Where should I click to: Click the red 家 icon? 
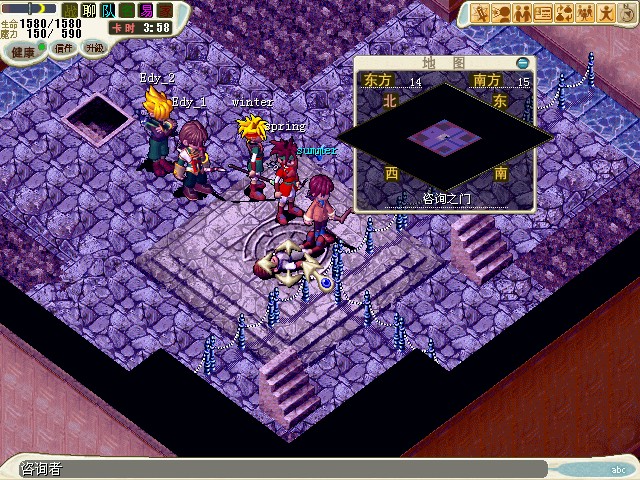(166, 10)
